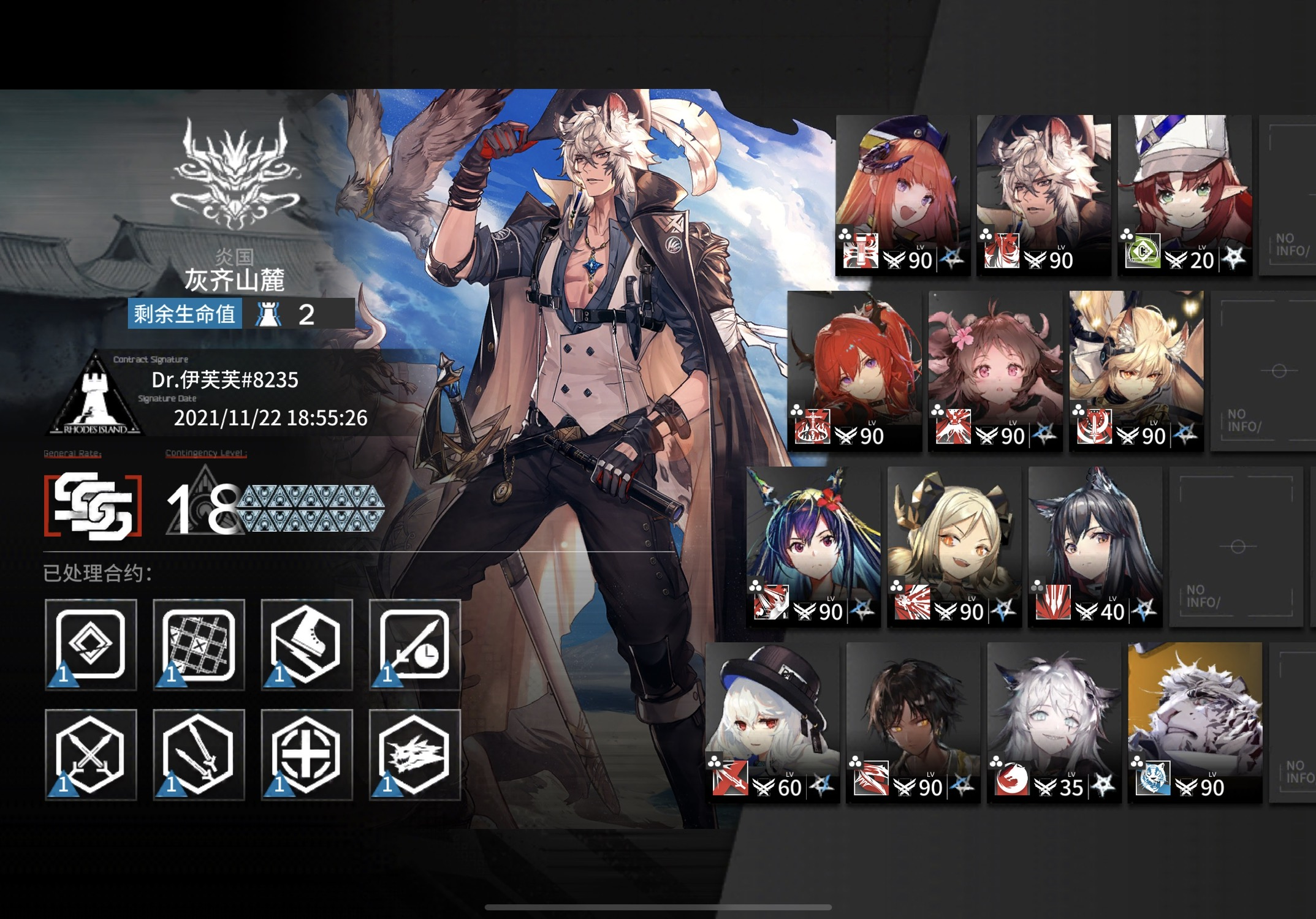The image size is (1316, 919).
Task: Choose the crosshair hexagon contract icon
Action: pos(306,755)
